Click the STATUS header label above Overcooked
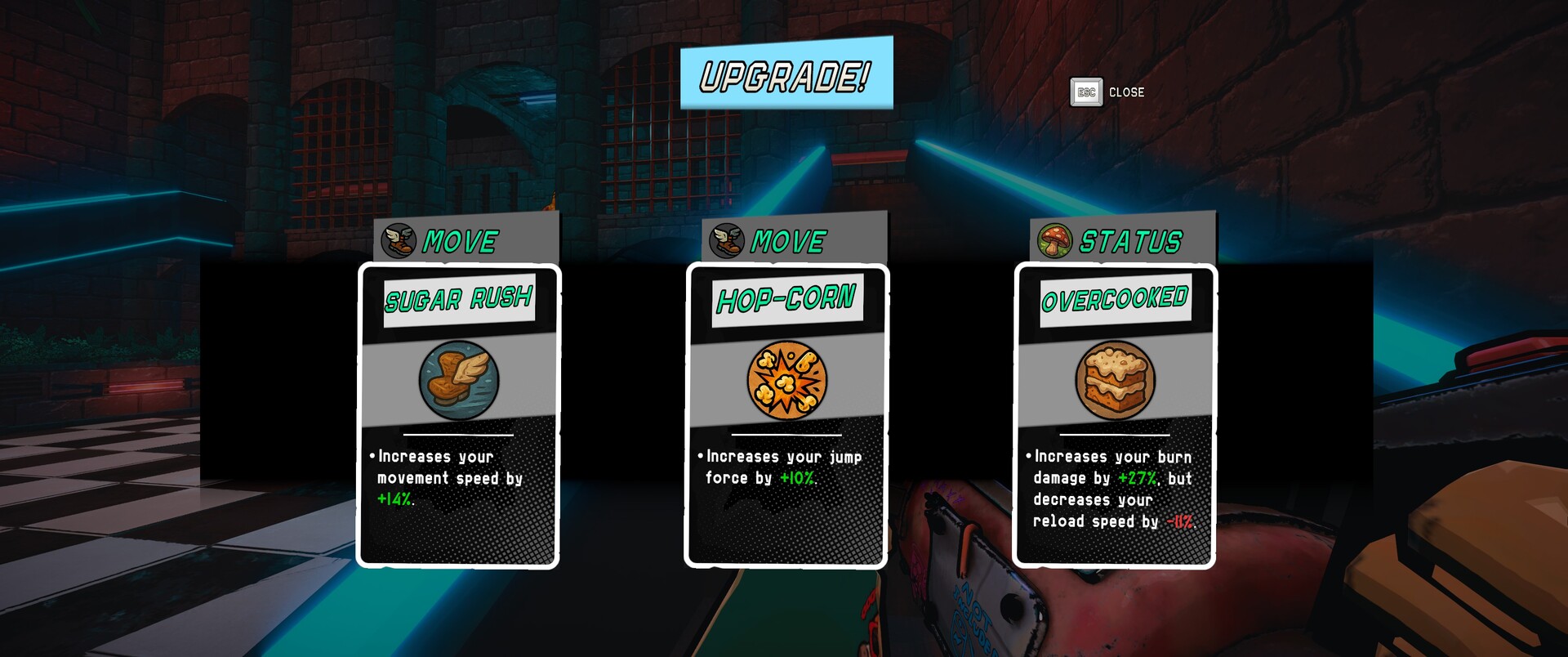Viewport: 1568px width, 657px height. 1129,239
